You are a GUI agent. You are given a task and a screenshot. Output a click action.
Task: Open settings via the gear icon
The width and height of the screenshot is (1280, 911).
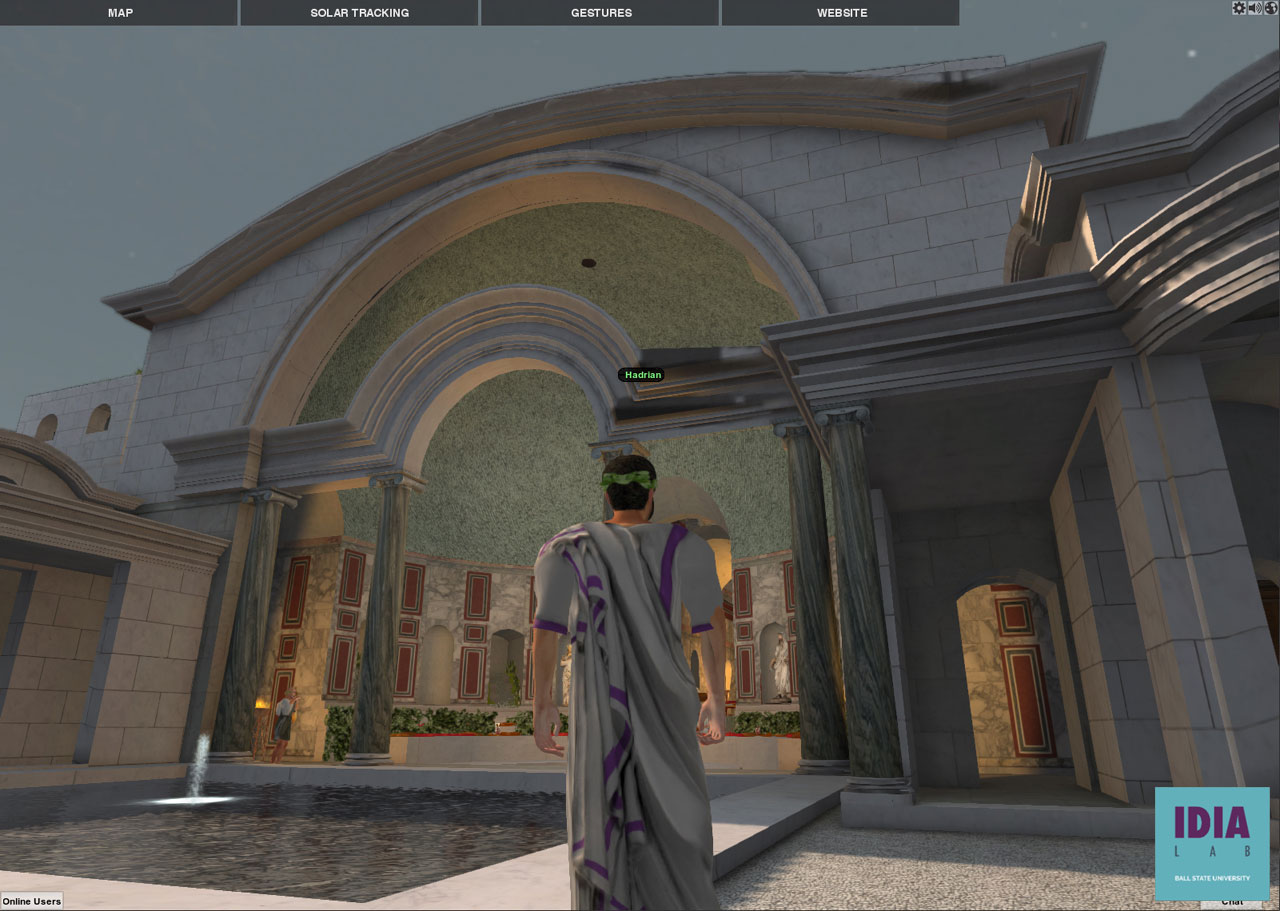(x=1239, y=8)
